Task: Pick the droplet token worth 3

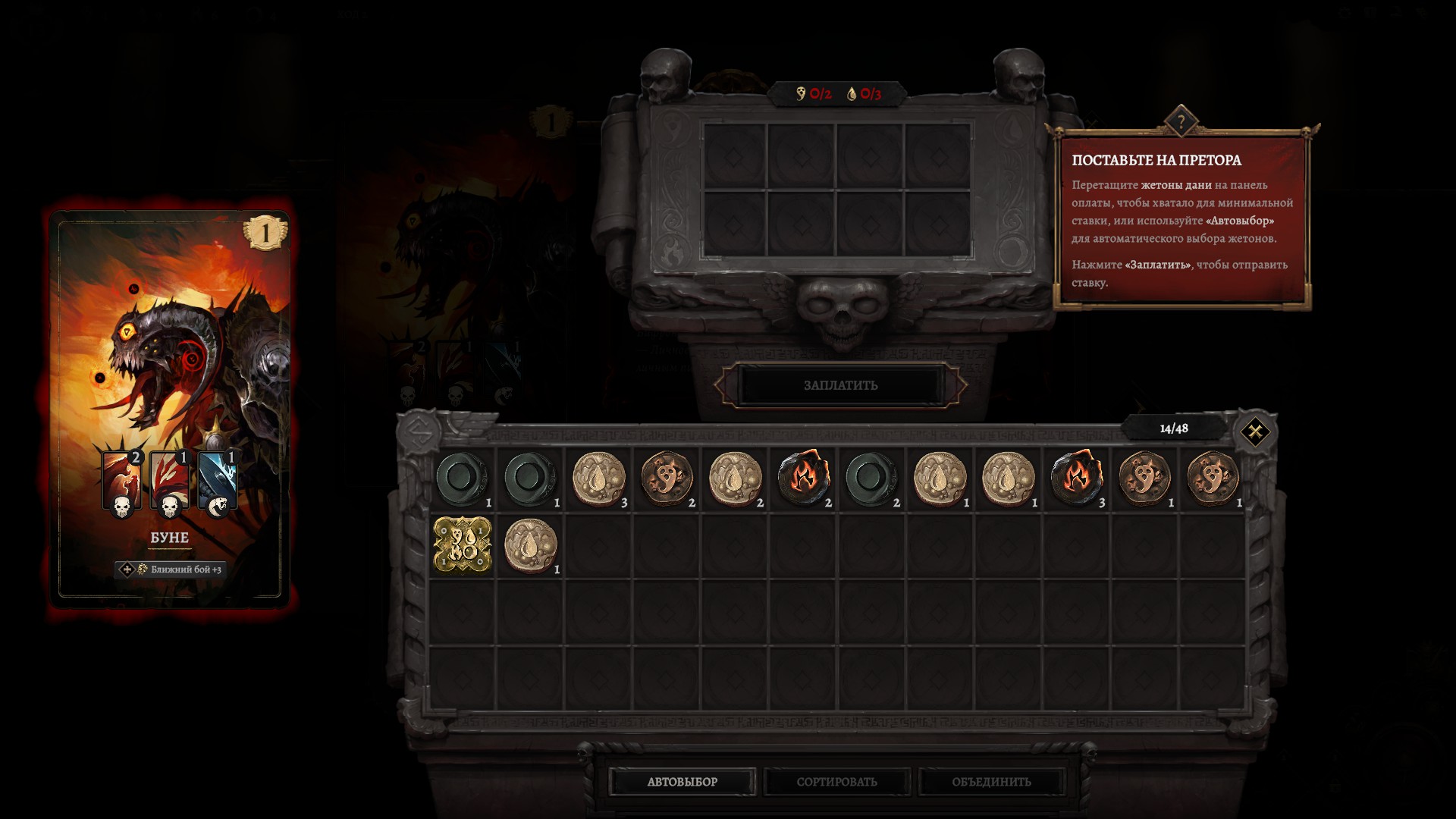Action: (x=598, y=479)
